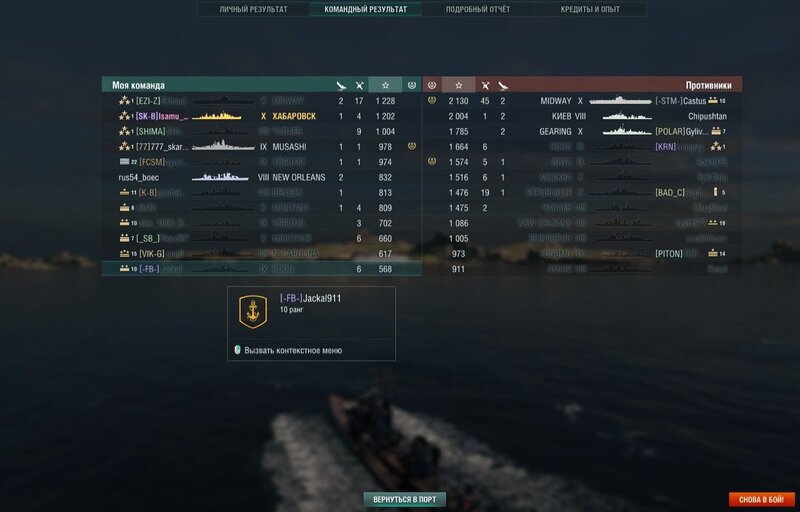The width and height of the screenshot is (800, 512).
Task: Sort my team by ships destroyed column
Action: (x=358, y=85)
